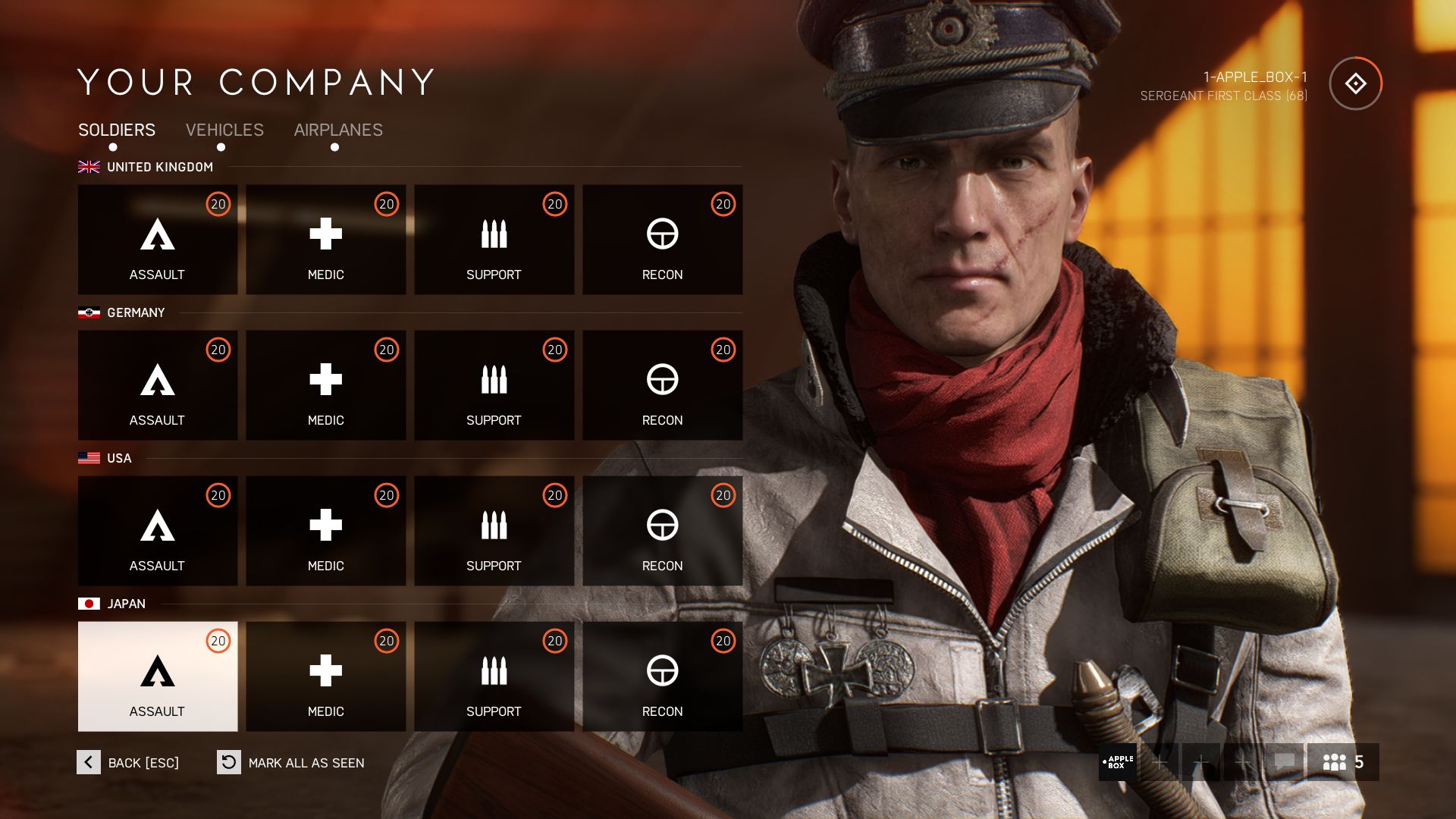The image size is (1456, 819).
Task: Pick Germany Support class tile
Action: point(494,385)
